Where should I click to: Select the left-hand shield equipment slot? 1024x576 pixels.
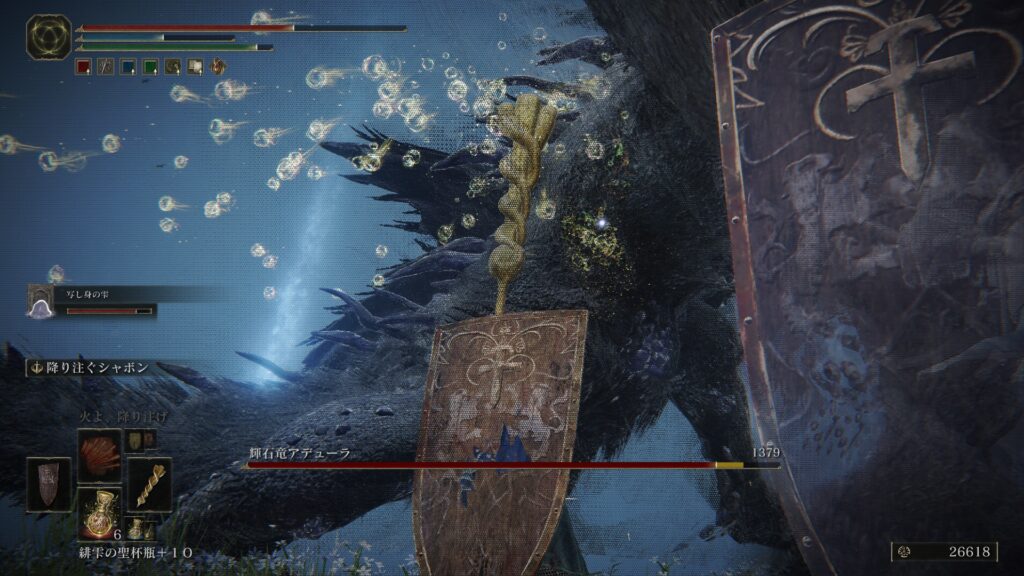48,485
